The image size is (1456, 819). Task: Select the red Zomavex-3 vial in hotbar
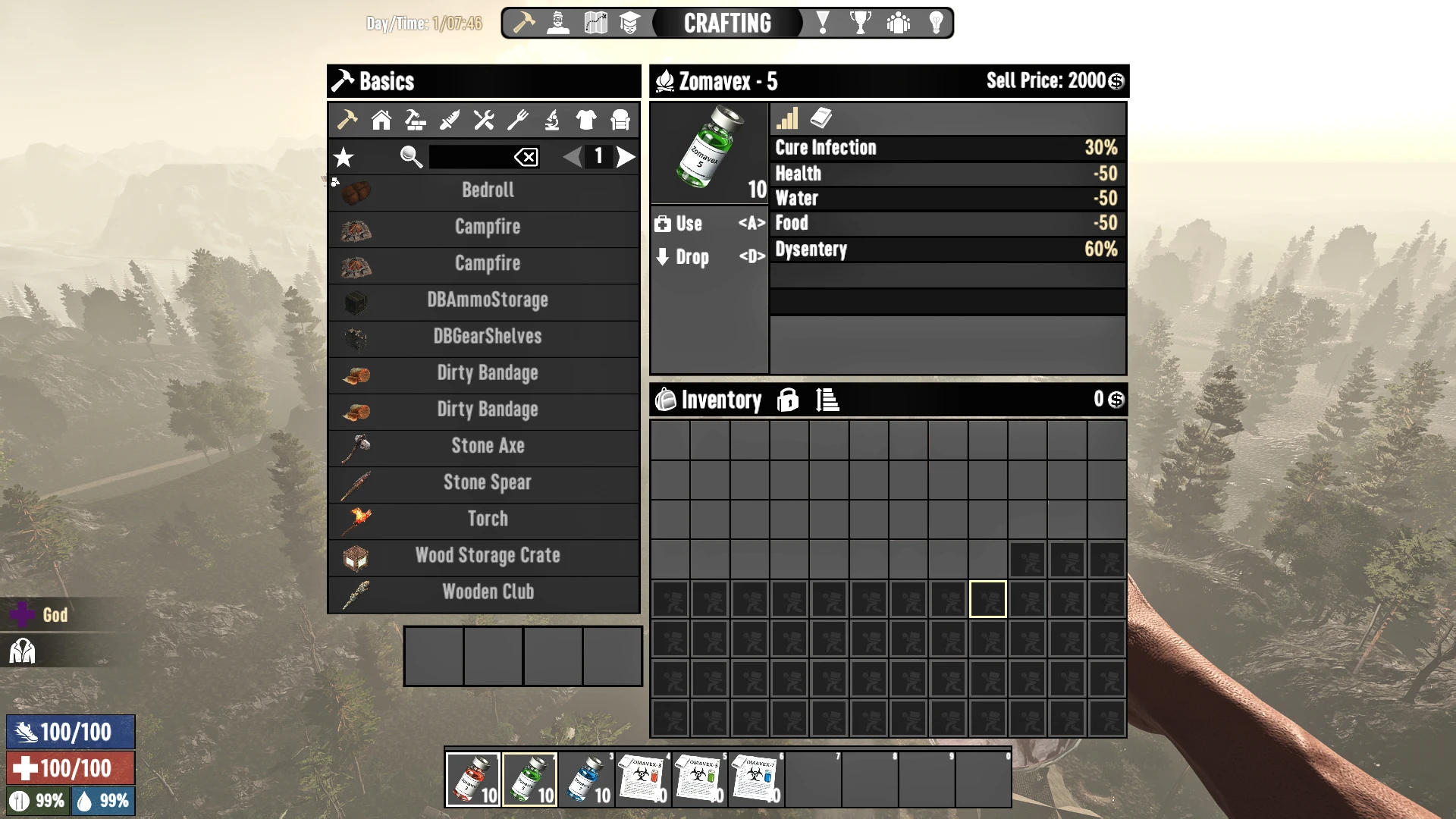(473, 779)
